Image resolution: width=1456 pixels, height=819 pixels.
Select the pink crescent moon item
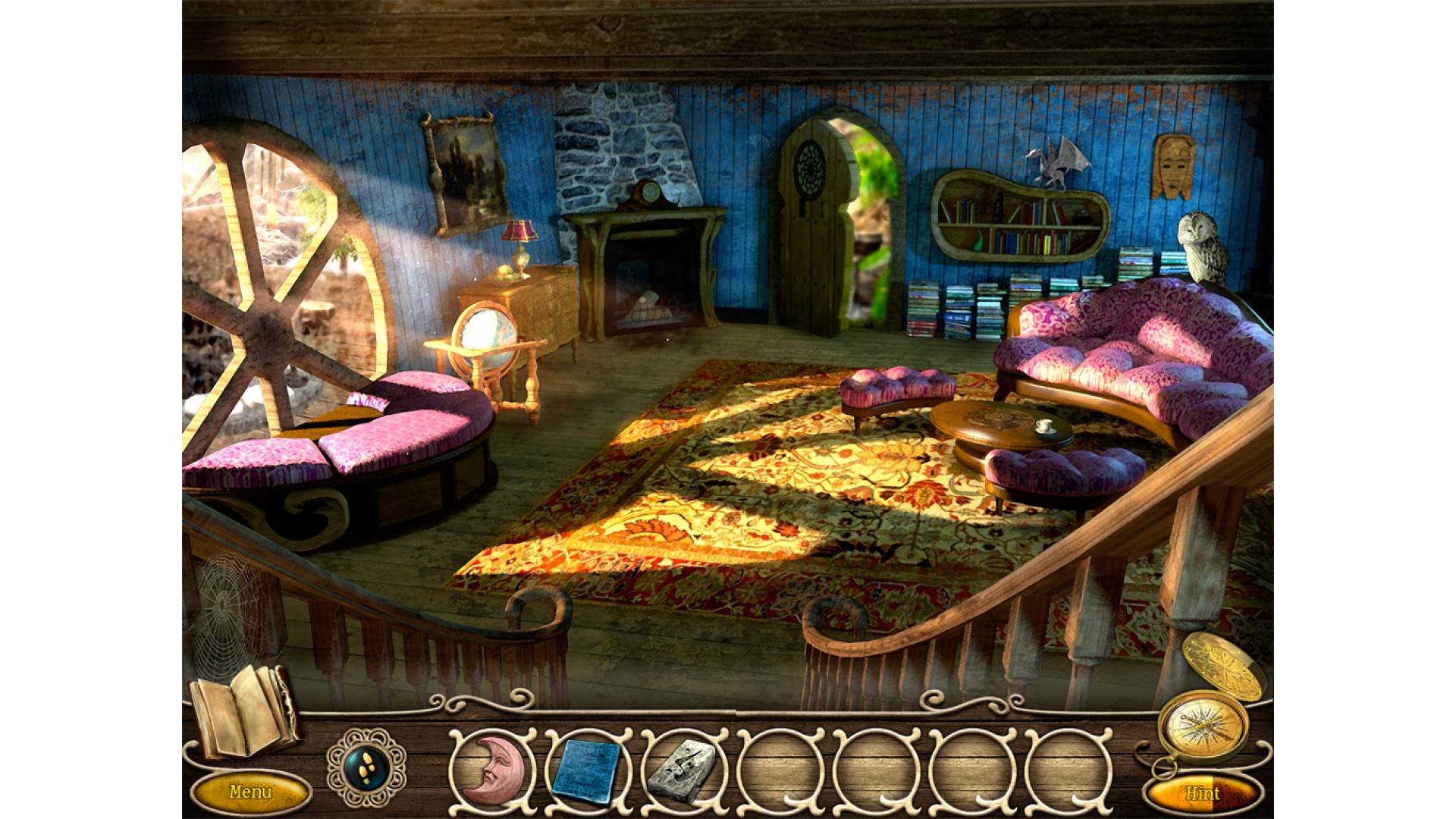(491, 768)
